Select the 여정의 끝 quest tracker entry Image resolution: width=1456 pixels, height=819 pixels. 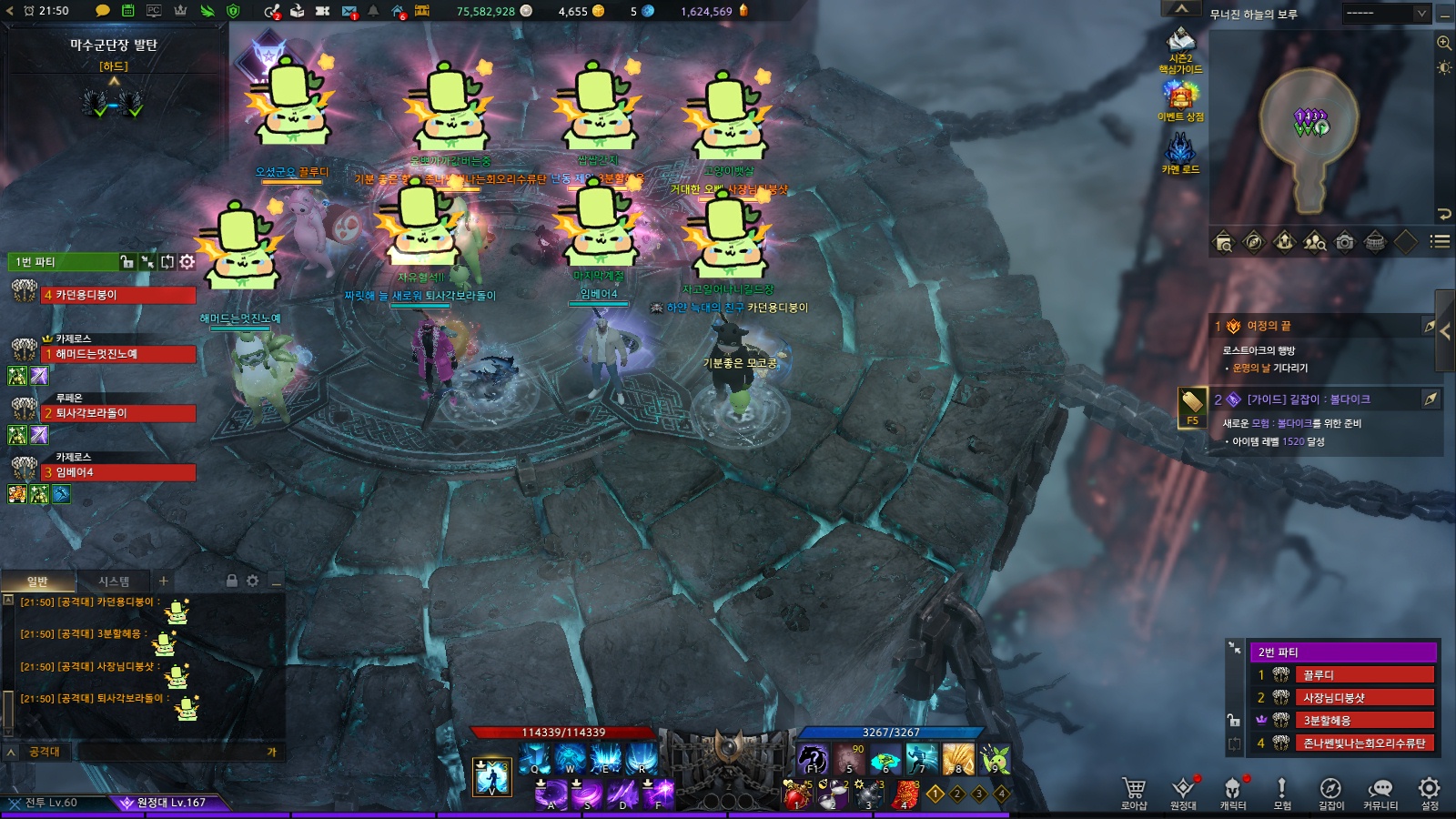pos(1269,326)
